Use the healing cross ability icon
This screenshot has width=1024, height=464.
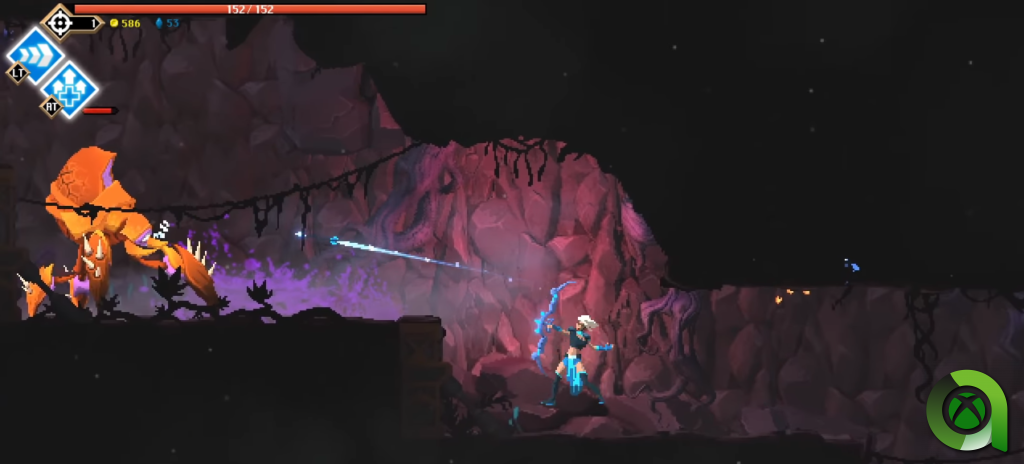tap(70, 87)
